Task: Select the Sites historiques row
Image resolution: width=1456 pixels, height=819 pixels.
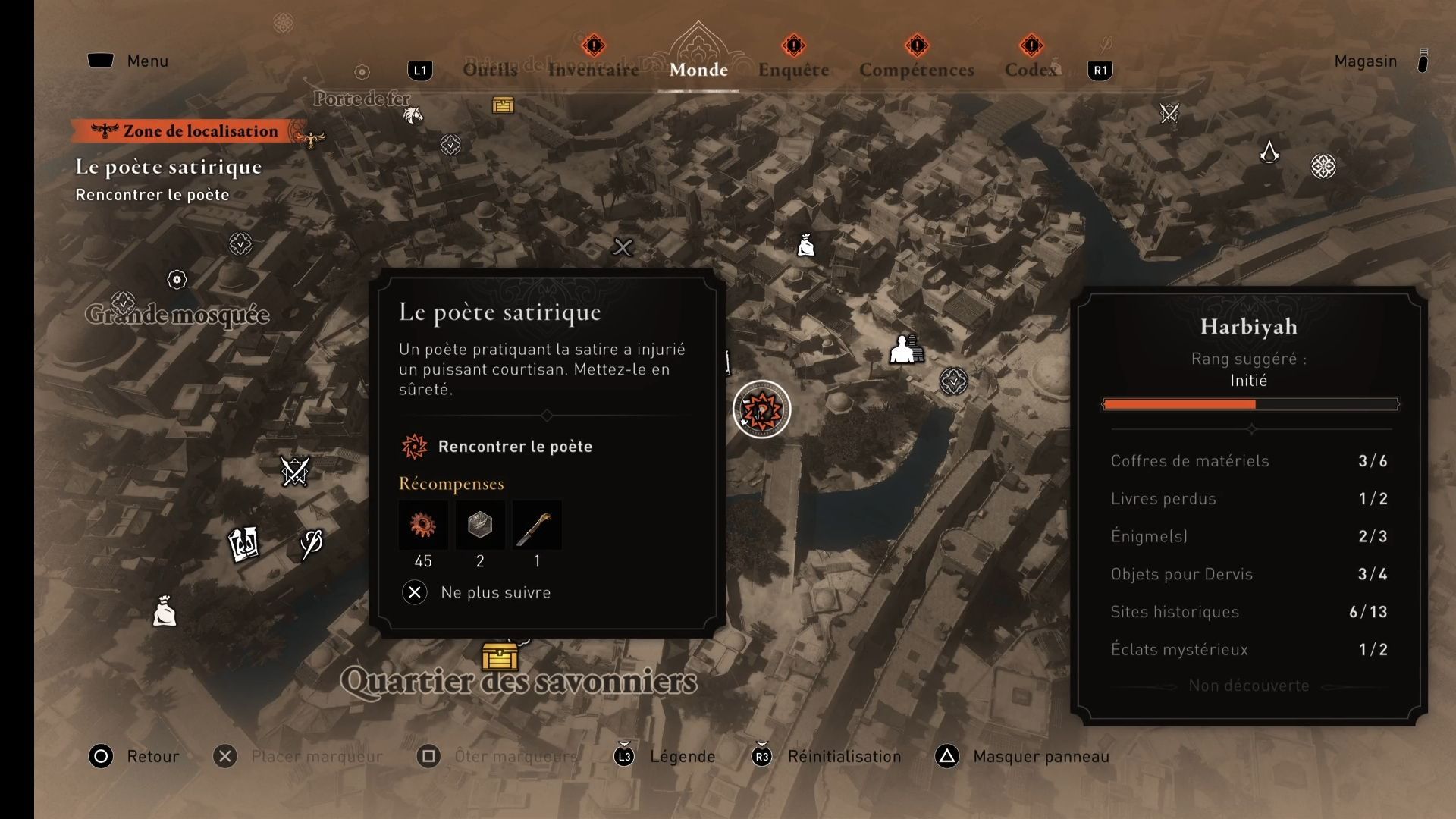Action: pos(1248,611)
